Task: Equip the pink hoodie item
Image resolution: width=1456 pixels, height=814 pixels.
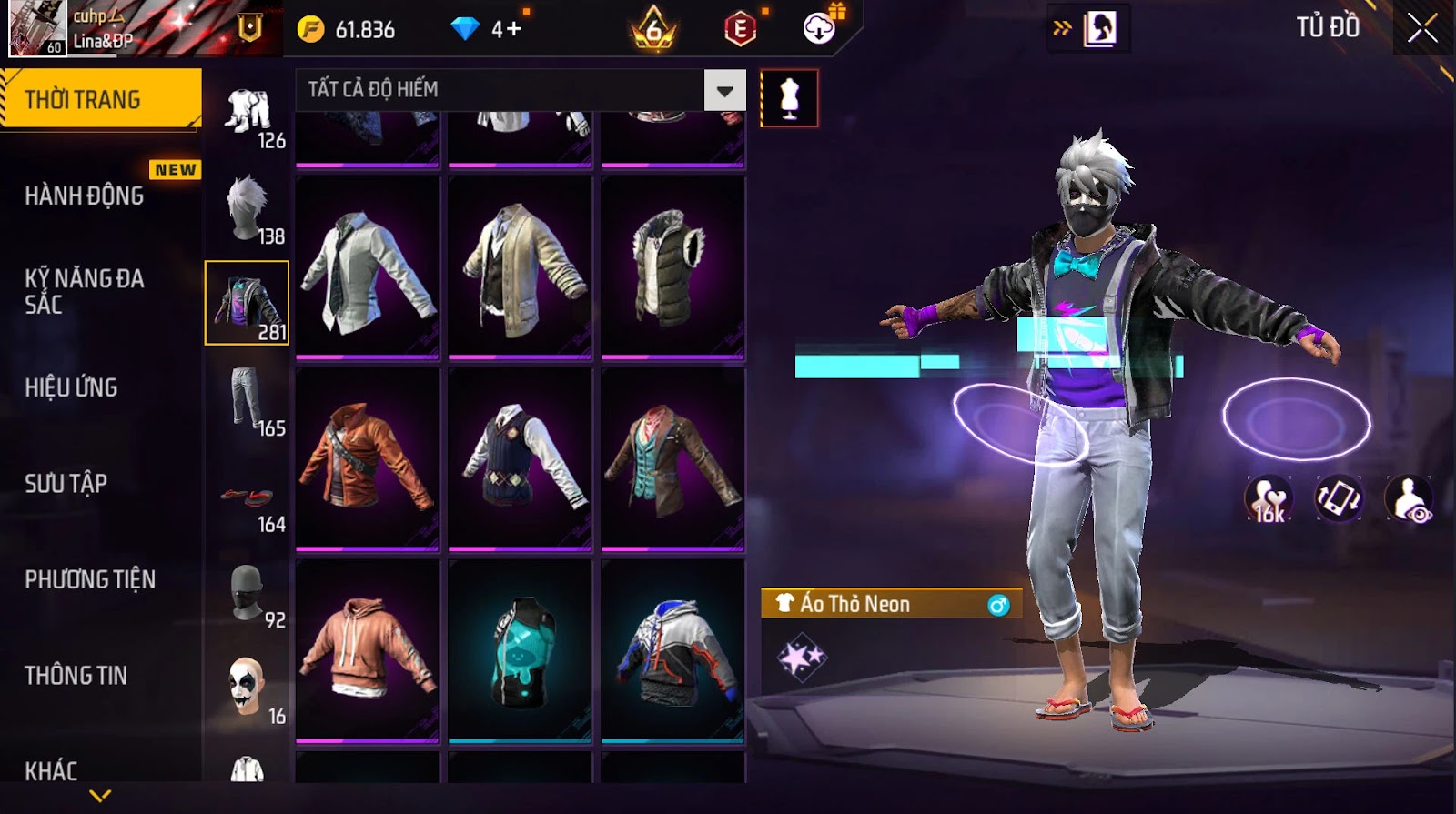Action: (368, 651)
